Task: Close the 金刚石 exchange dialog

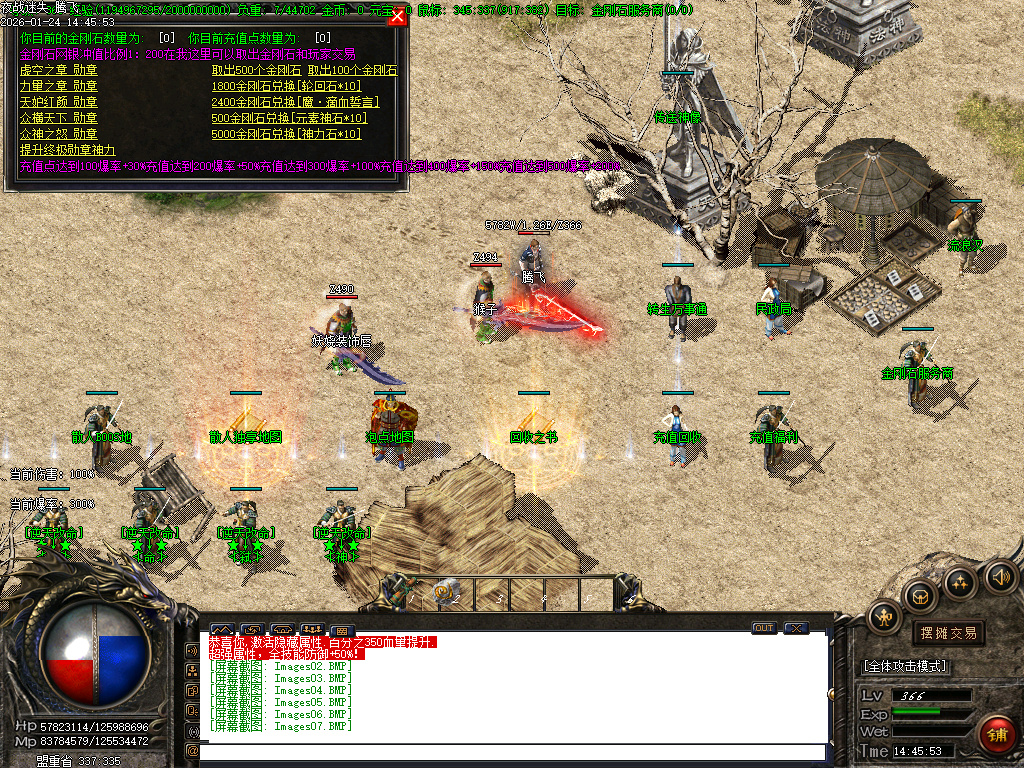Action: pos(397,17)
